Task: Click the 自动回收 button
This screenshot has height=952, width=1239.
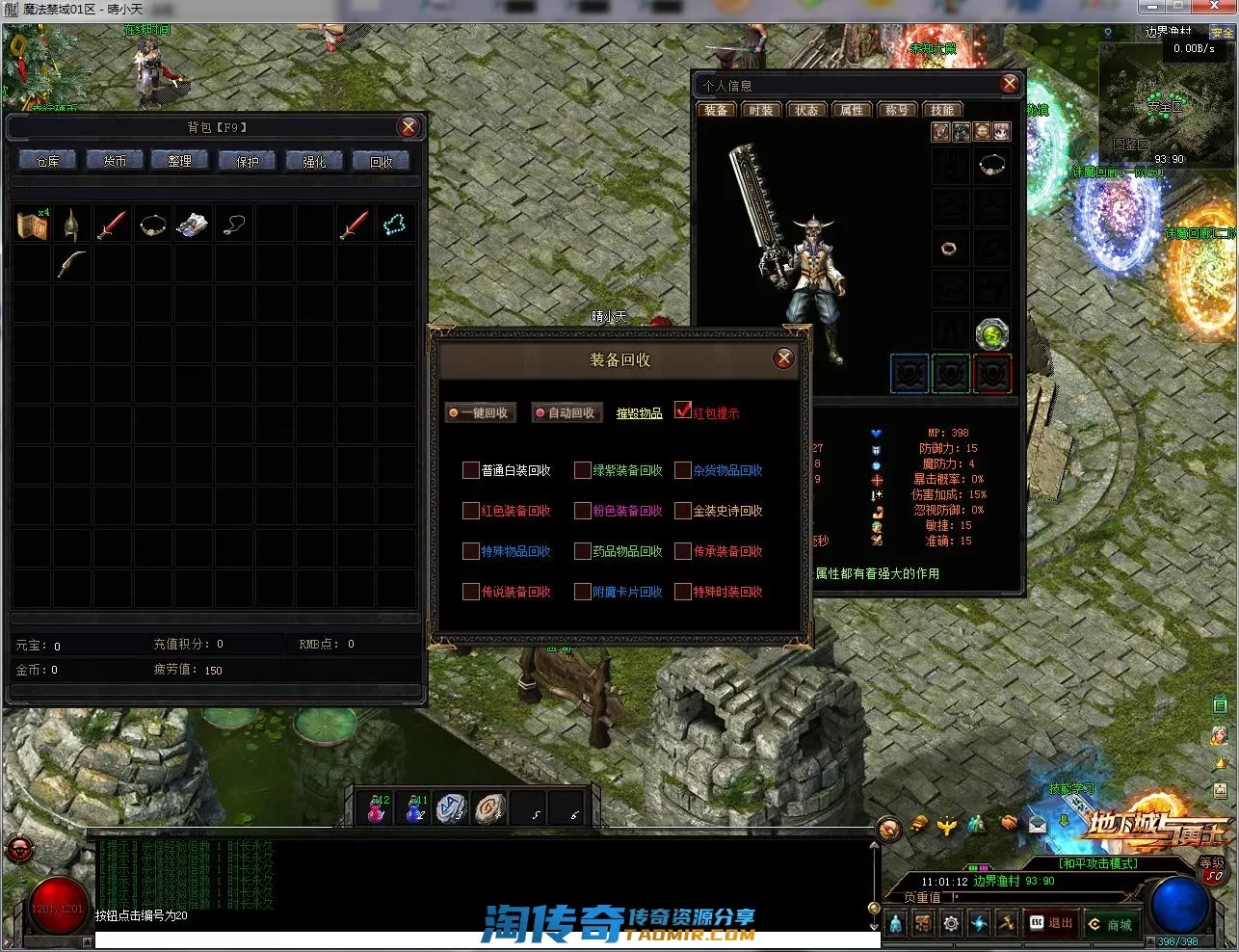Action: [x=567, y=412]
